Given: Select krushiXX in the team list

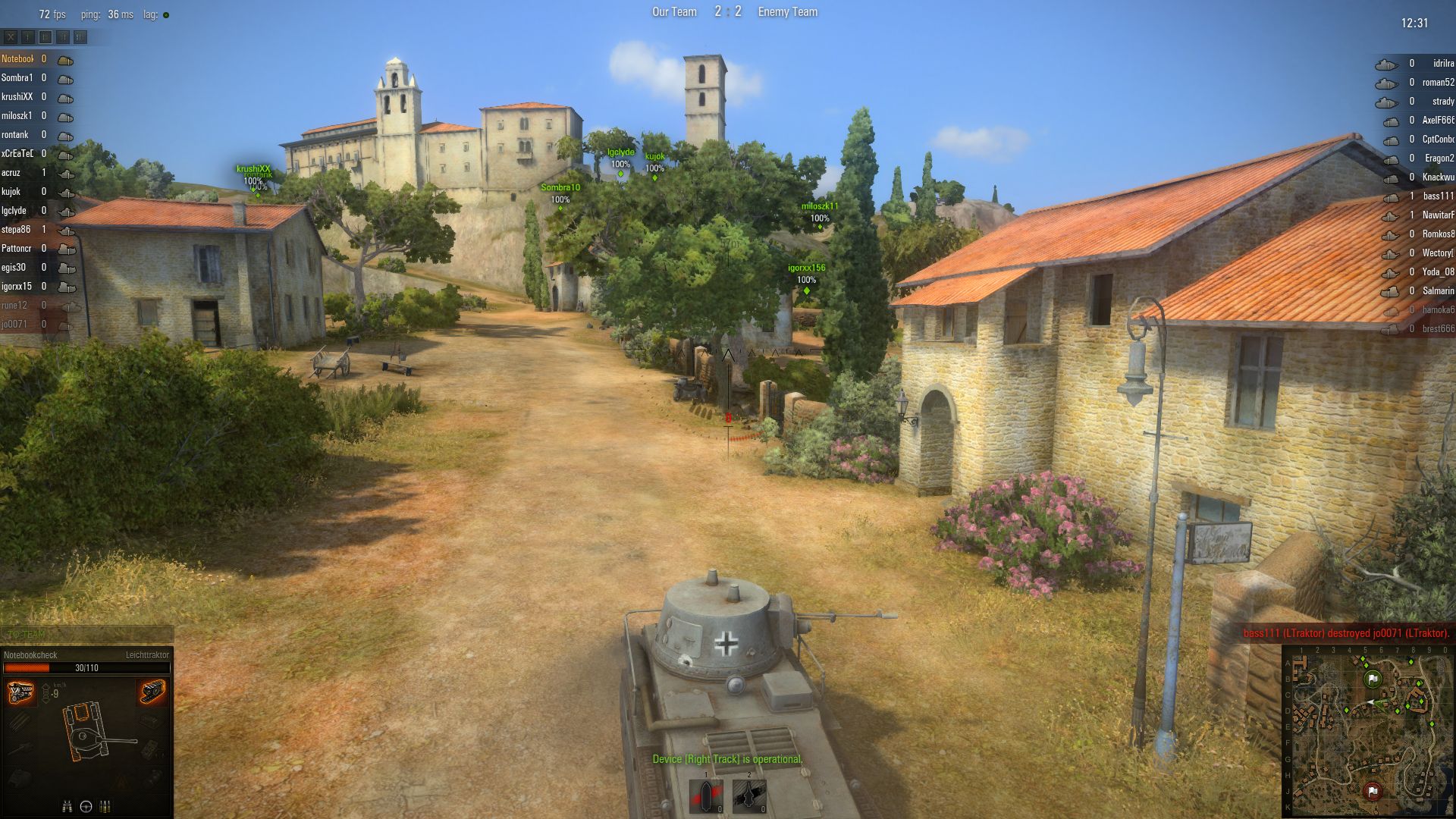Looking at the screenshot, I should [x=17, y=97].
